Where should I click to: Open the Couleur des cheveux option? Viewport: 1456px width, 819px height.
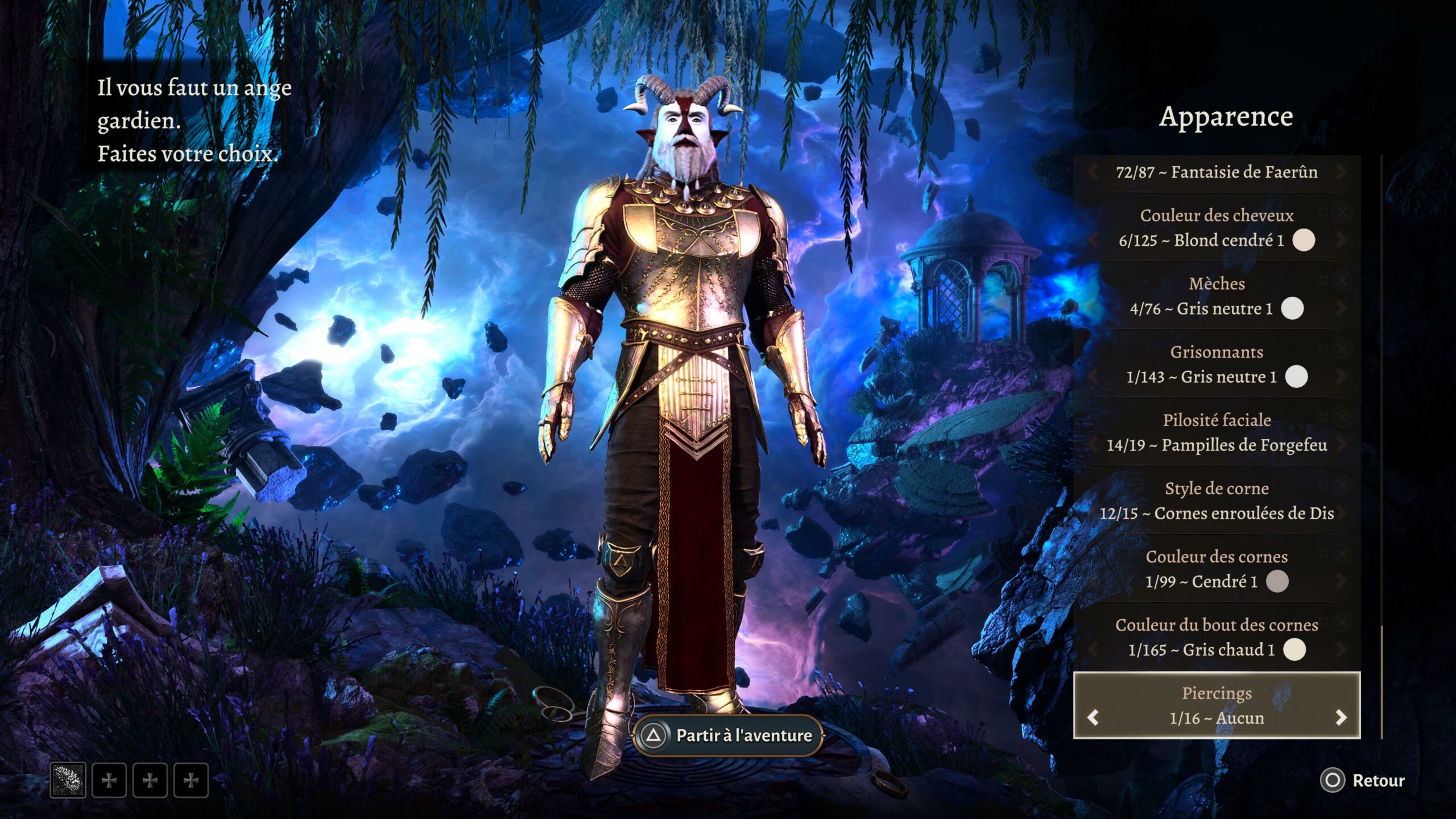point(1216,227)
